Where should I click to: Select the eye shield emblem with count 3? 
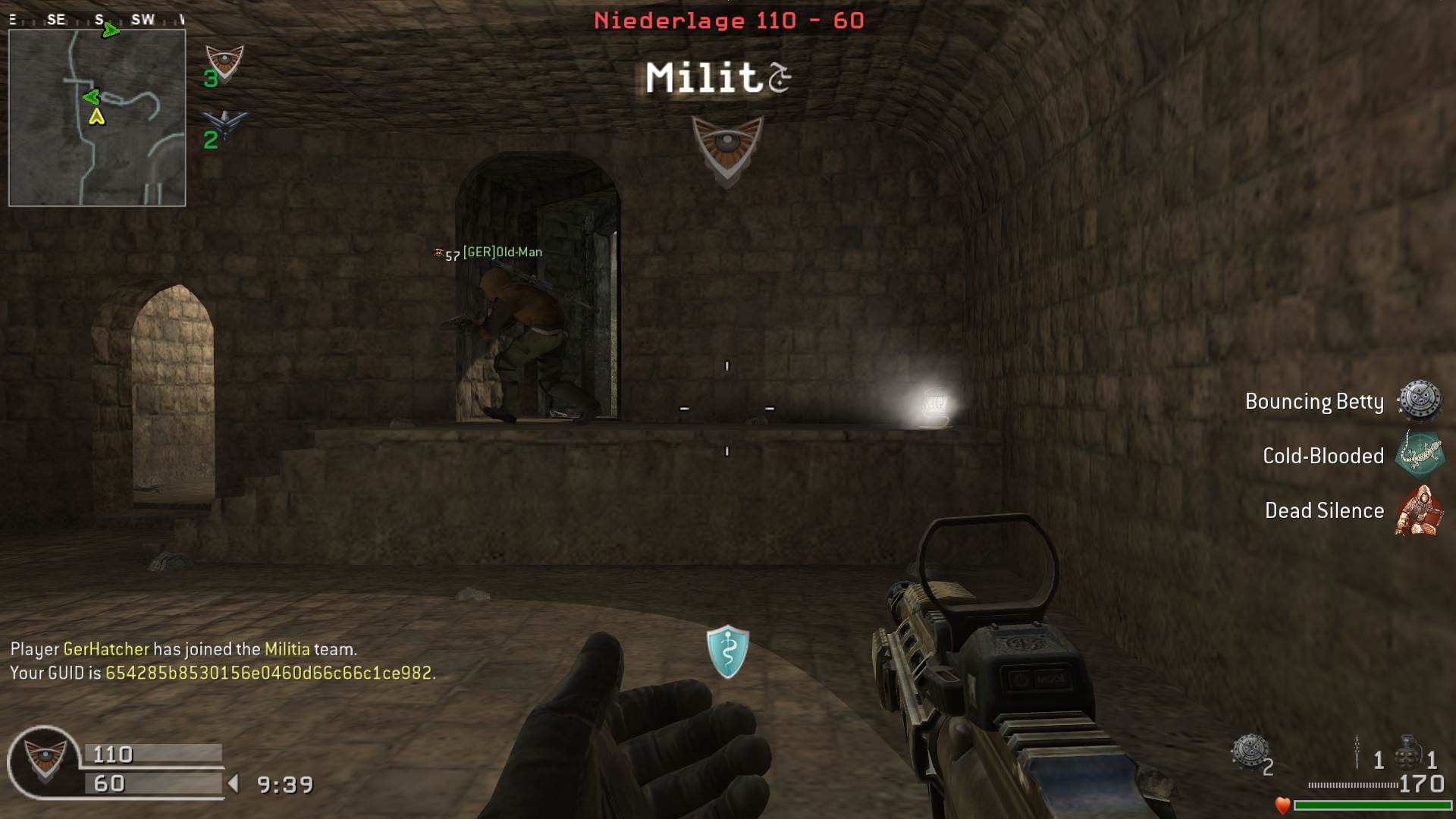click(225, 63)
